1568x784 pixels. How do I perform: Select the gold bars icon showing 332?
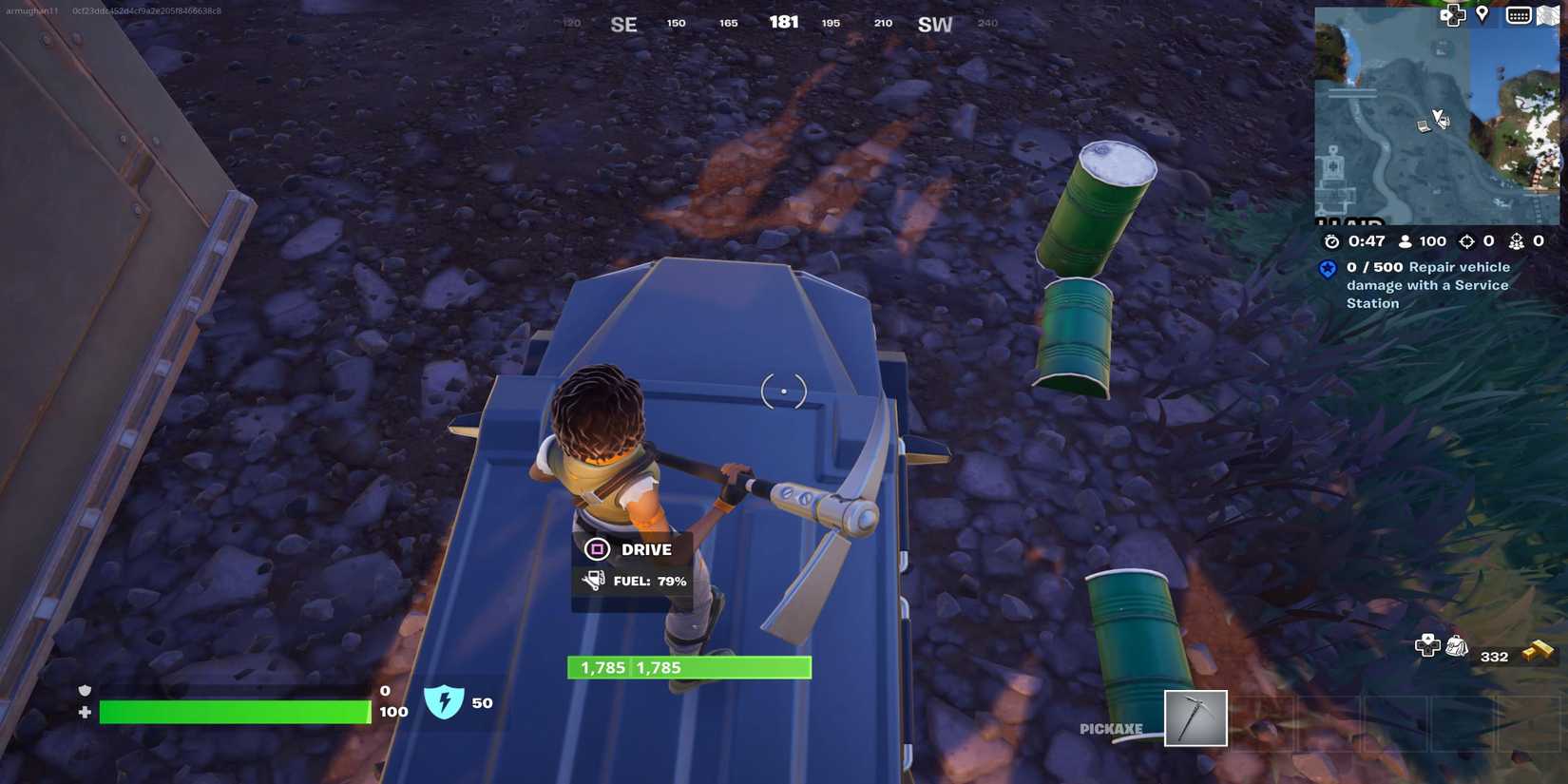pos(1537,651)
